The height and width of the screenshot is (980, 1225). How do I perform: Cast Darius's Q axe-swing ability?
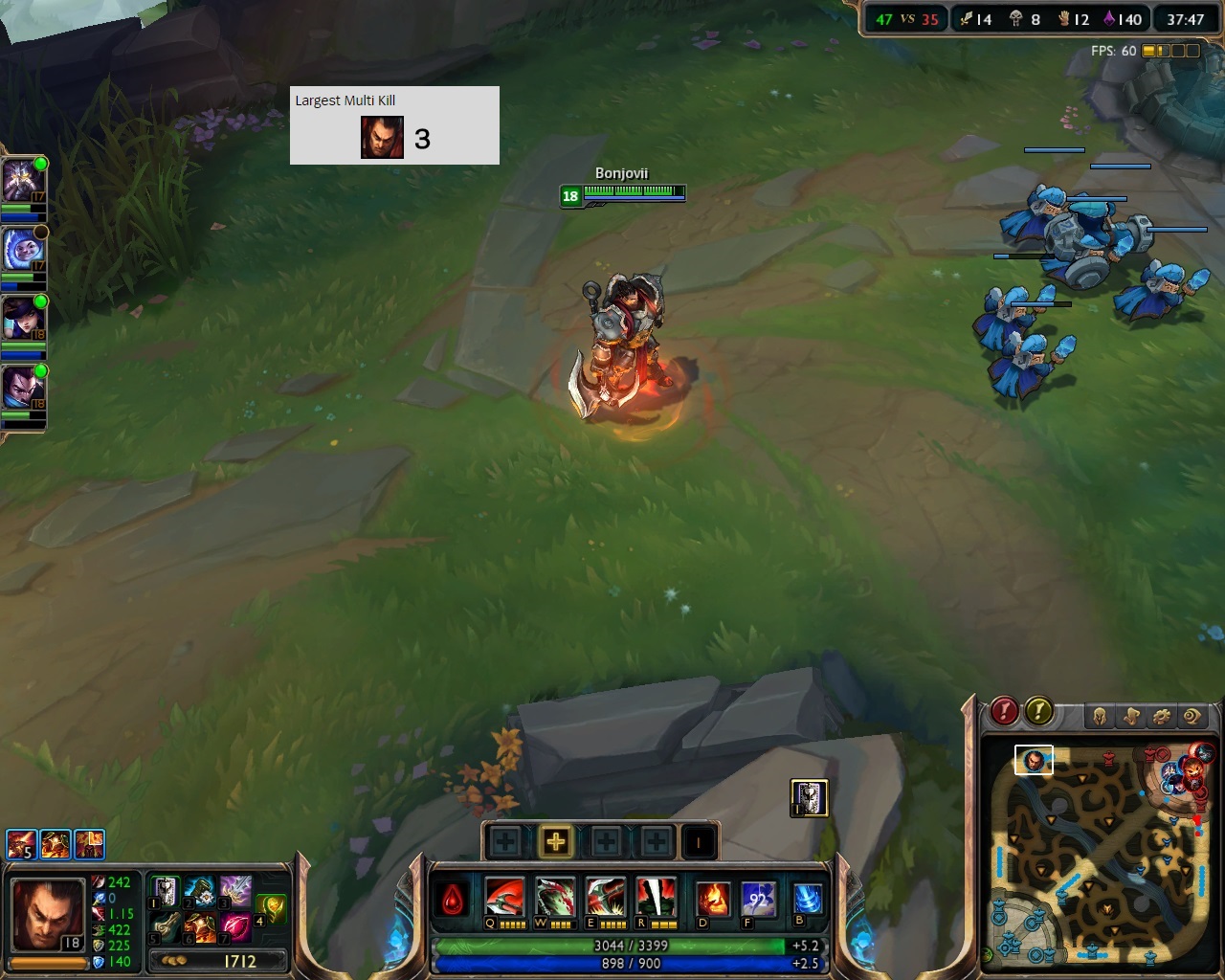pyautogui.click(x=504, y=899)
